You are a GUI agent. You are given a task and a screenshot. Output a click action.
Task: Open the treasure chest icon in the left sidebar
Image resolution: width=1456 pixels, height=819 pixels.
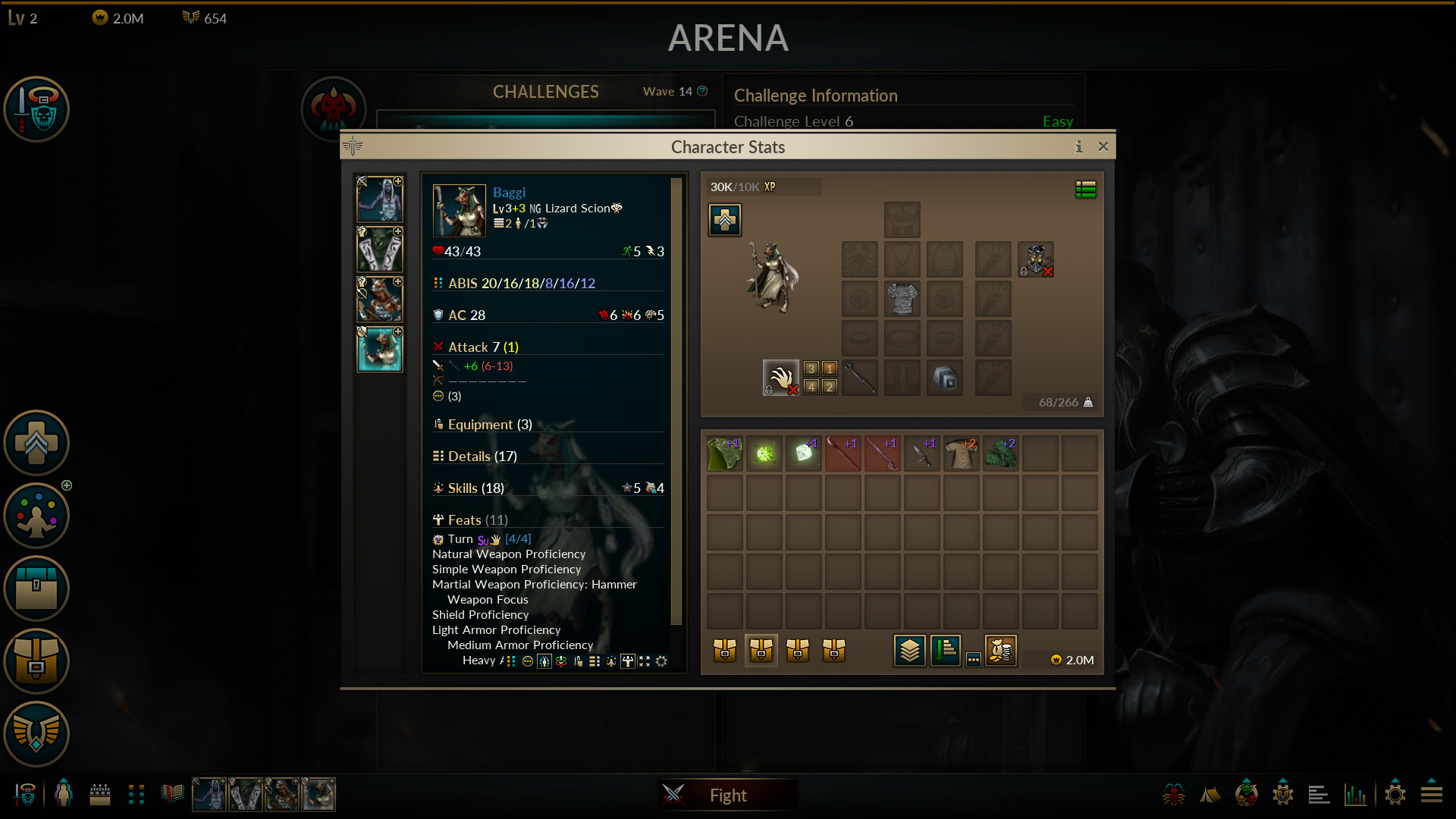[36, 589]
